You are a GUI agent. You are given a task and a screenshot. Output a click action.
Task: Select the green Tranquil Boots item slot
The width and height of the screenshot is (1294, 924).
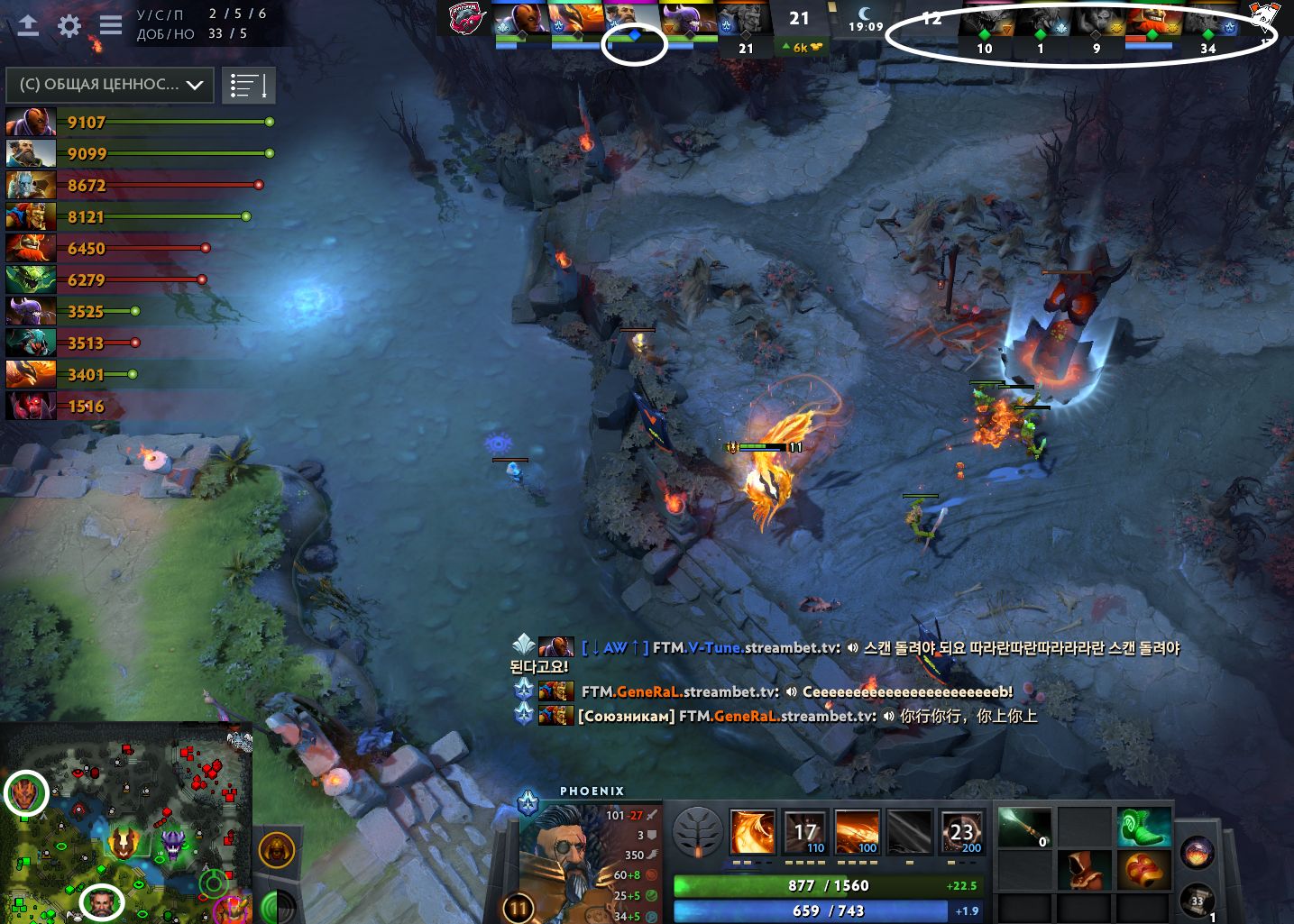coord(1143,827)
